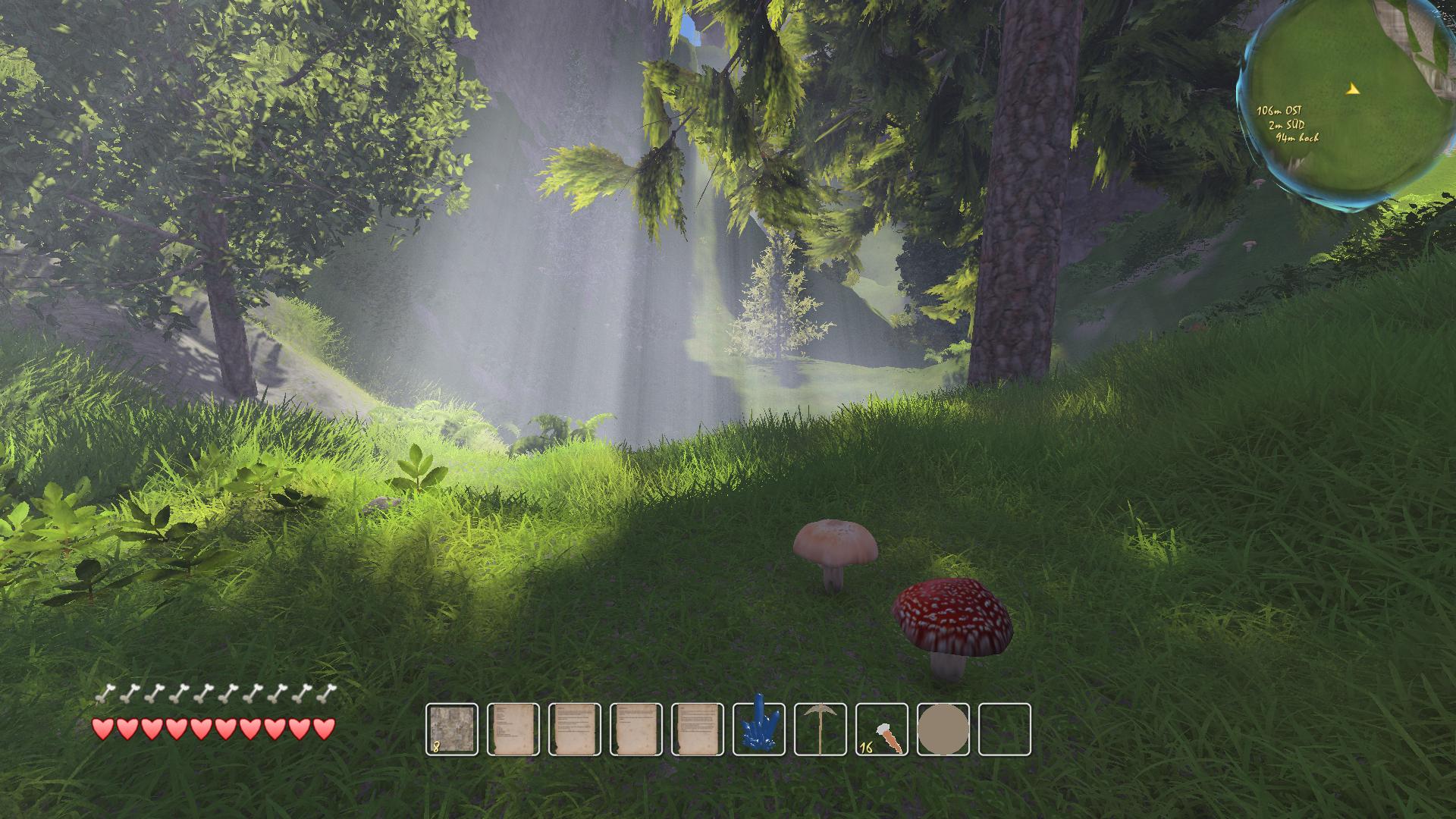The width and height of the screenshot is (1456, 819).
Task: Select the stone block stack slot
Action: coord(452,730)
